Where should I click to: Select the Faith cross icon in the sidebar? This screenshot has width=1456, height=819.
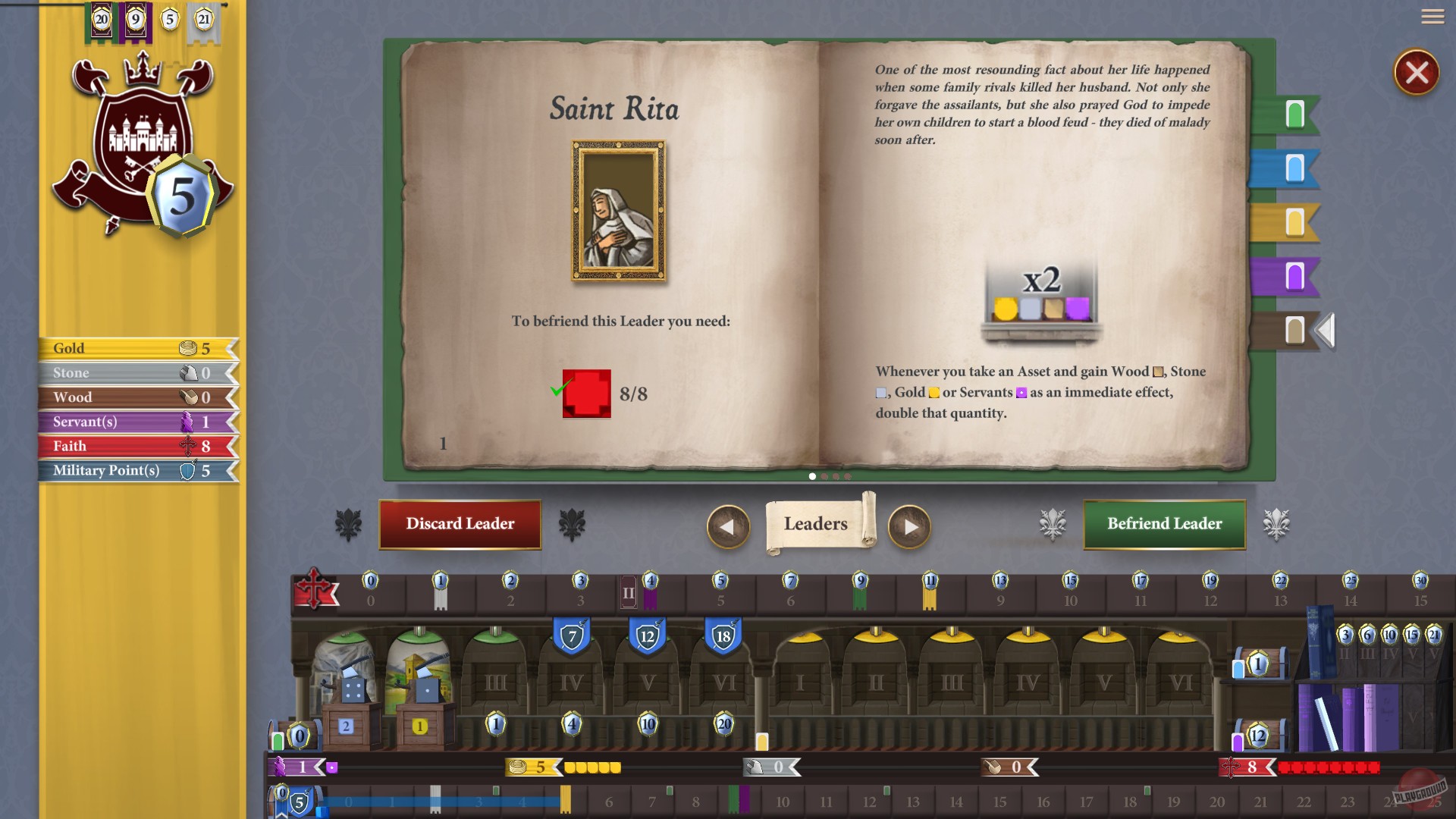(187, 446)
